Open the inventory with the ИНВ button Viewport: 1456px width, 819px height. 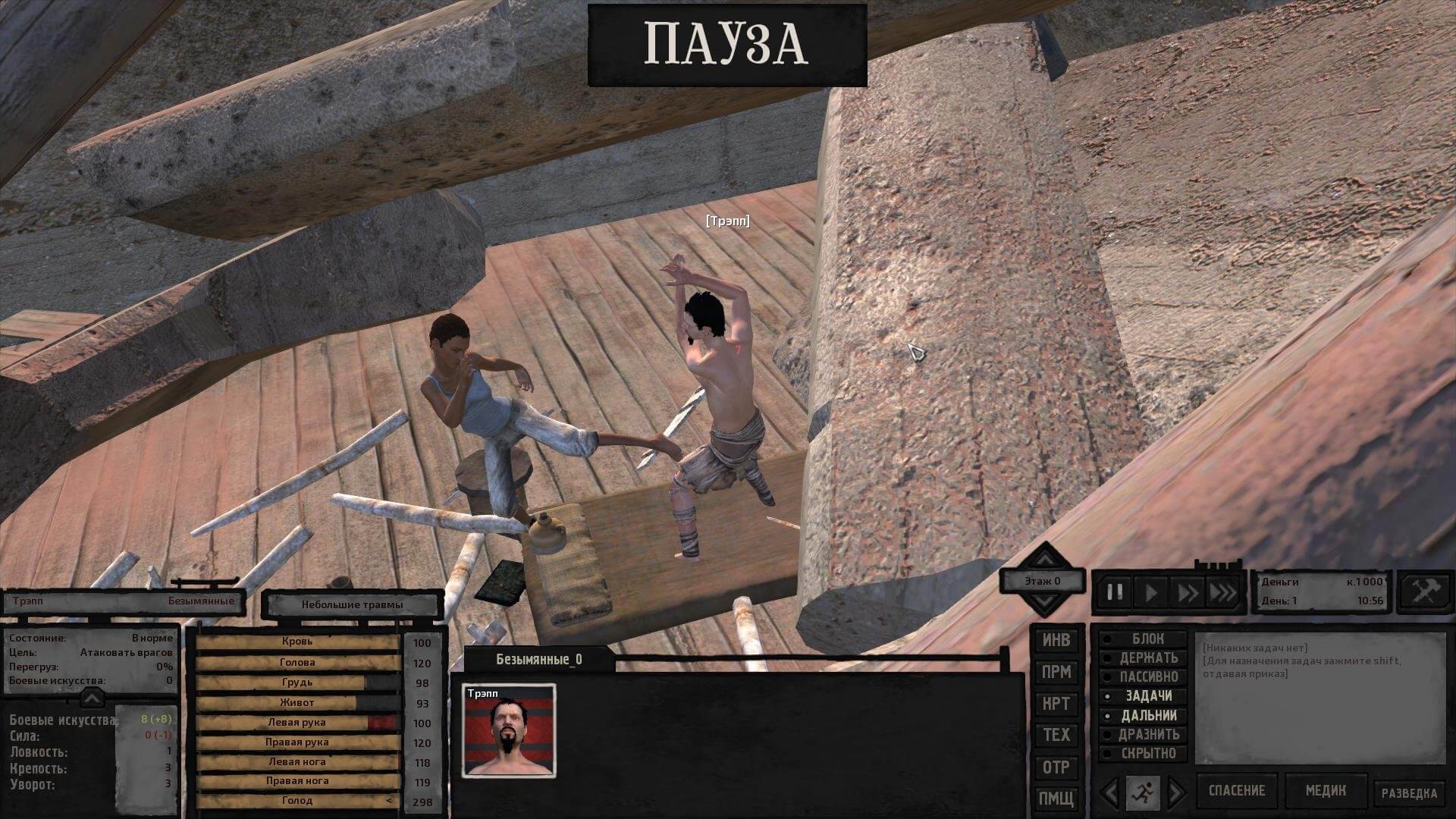1056,641
